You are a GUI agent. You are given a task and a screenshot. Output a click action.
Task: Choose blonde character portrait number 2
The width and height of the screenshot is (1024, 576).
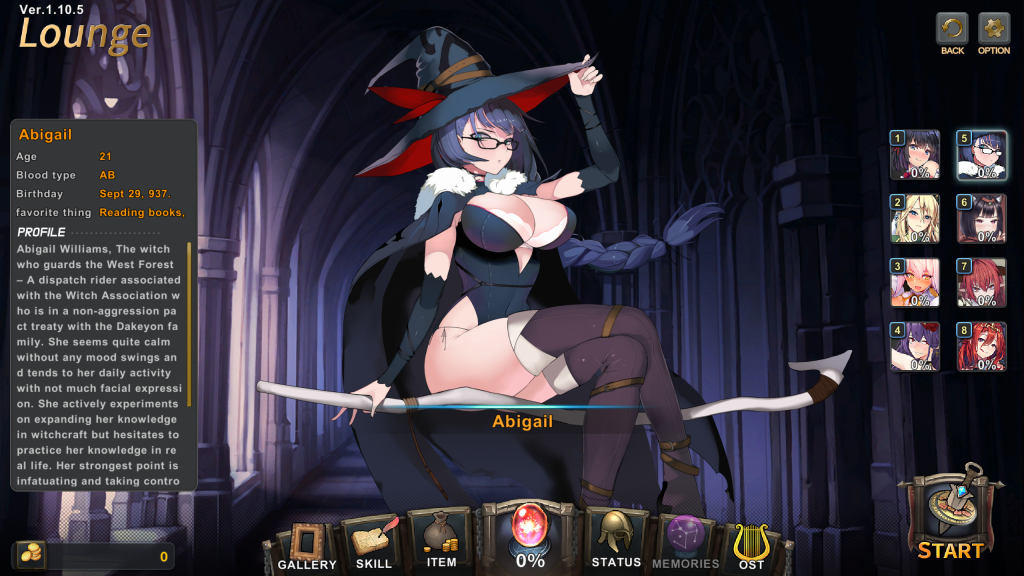915,219
